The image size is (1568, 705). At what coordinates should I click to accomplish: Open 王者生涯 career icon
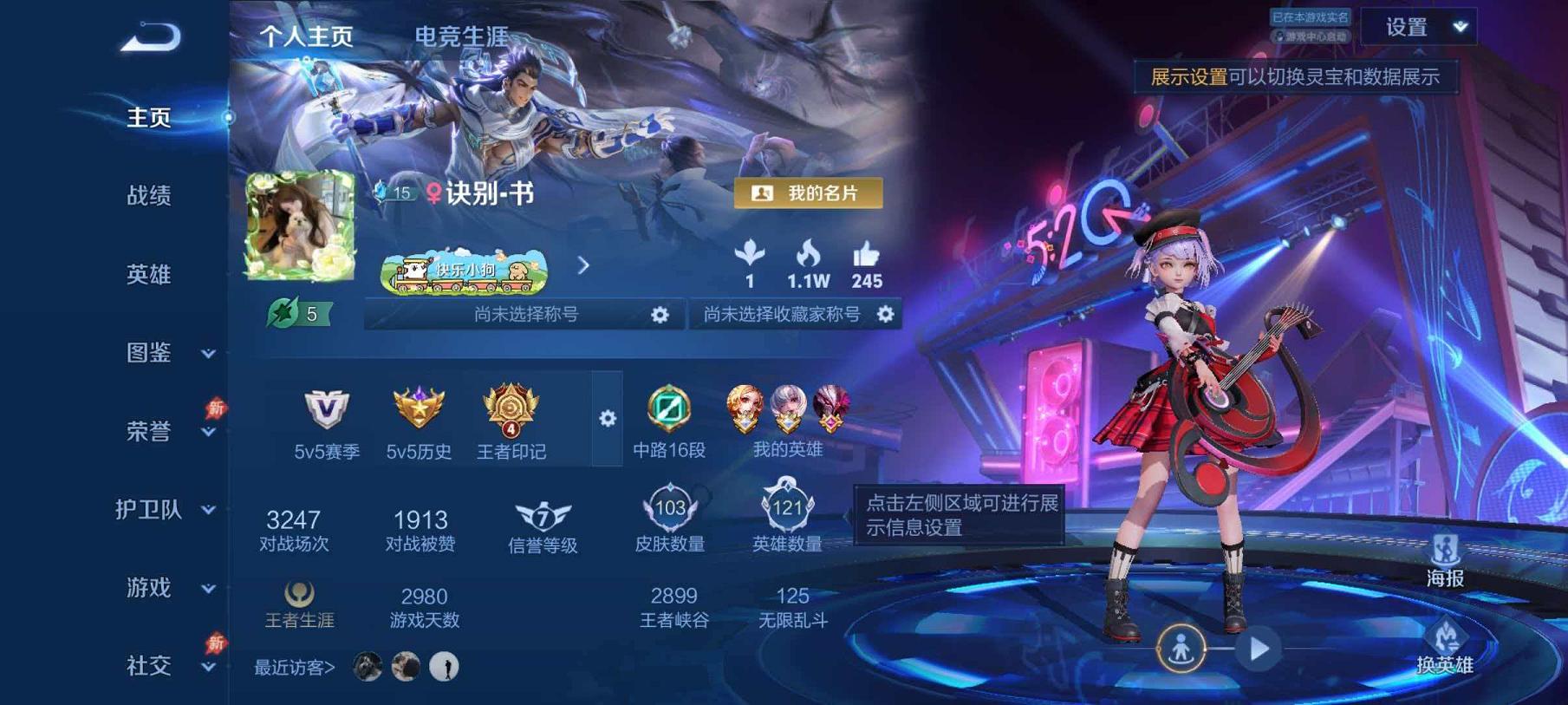pos(297,595)
